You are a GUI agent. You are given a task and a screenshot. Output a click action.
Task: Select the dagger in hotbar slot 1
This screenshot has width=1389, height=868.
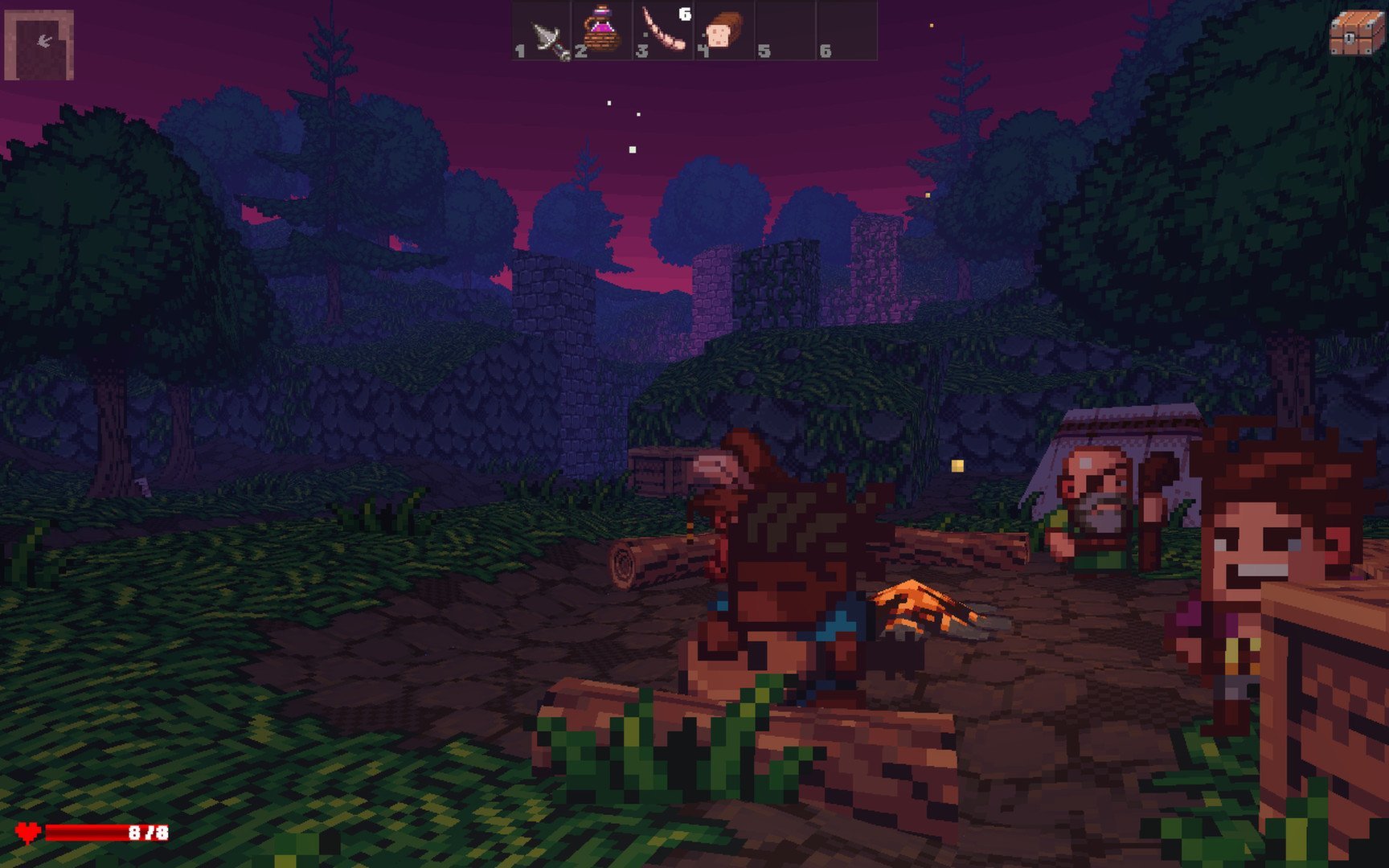point(542,31)
